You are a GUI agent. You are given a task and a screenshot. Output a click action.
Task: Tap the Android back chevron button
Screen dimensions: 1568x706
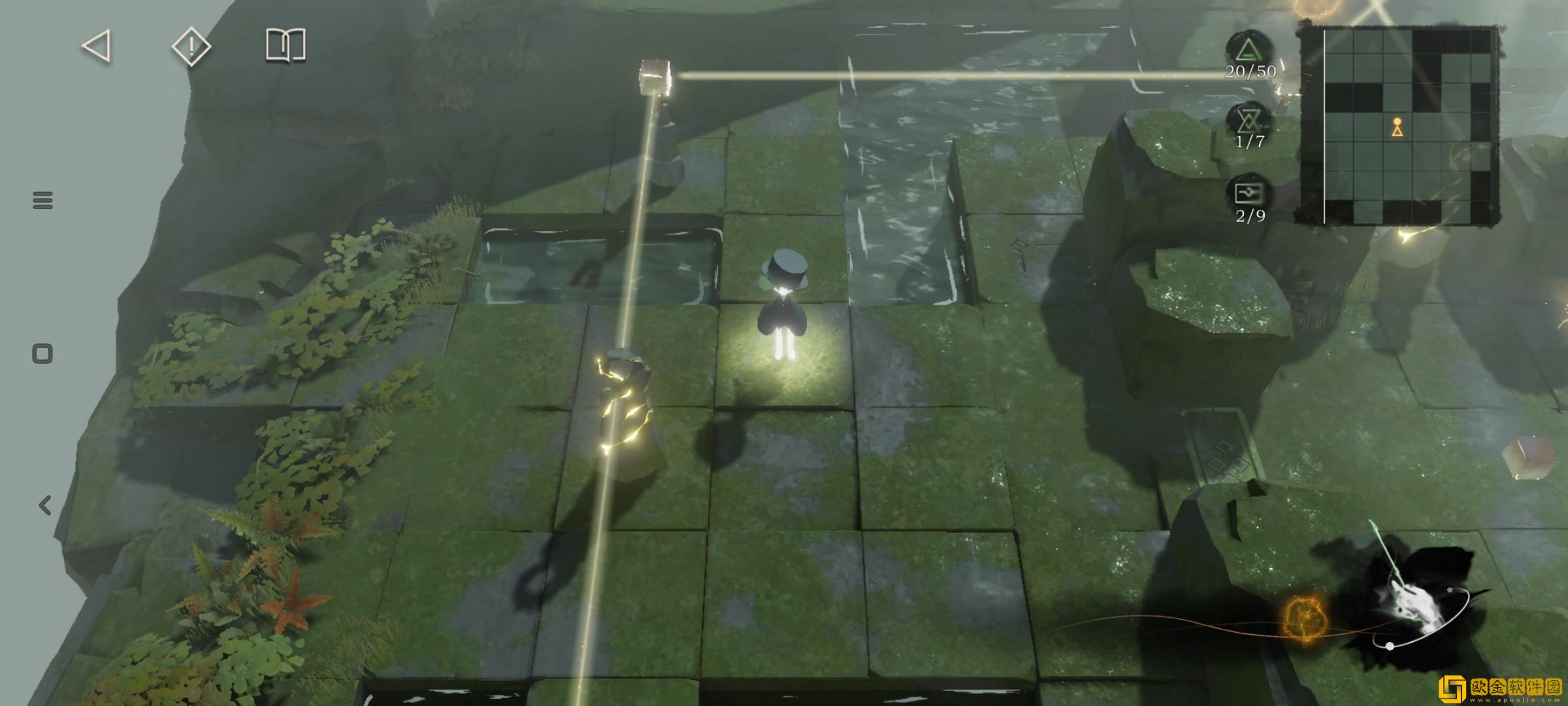[x=44, y=505]
